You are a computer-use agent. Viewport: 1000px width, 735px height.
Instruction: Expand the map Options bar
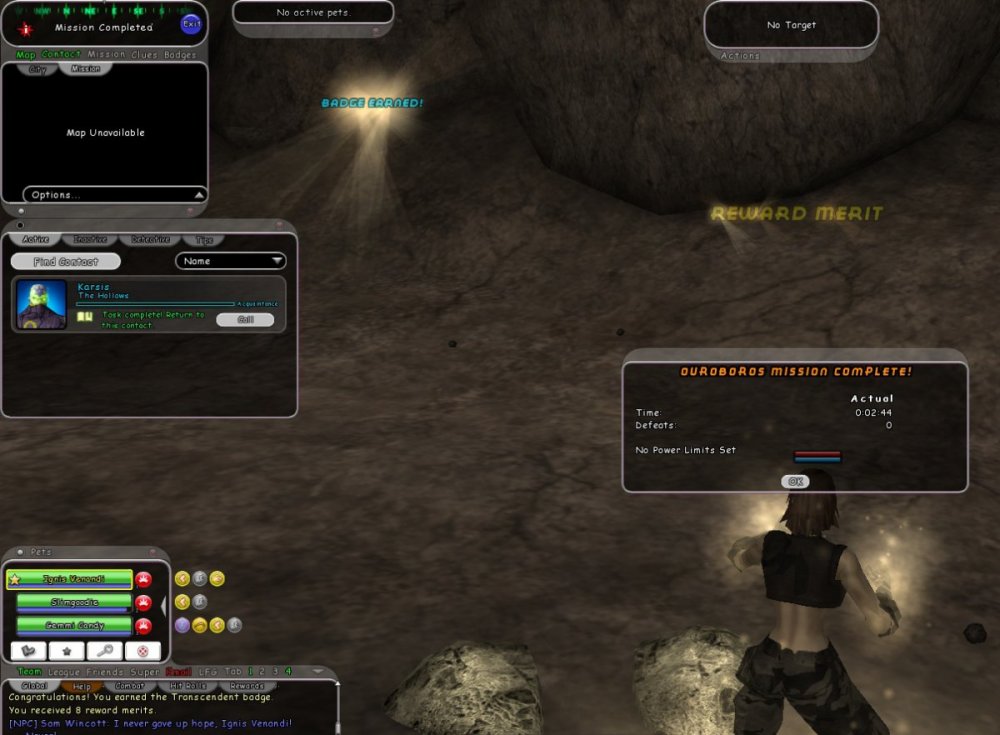[x=115, y=195]
